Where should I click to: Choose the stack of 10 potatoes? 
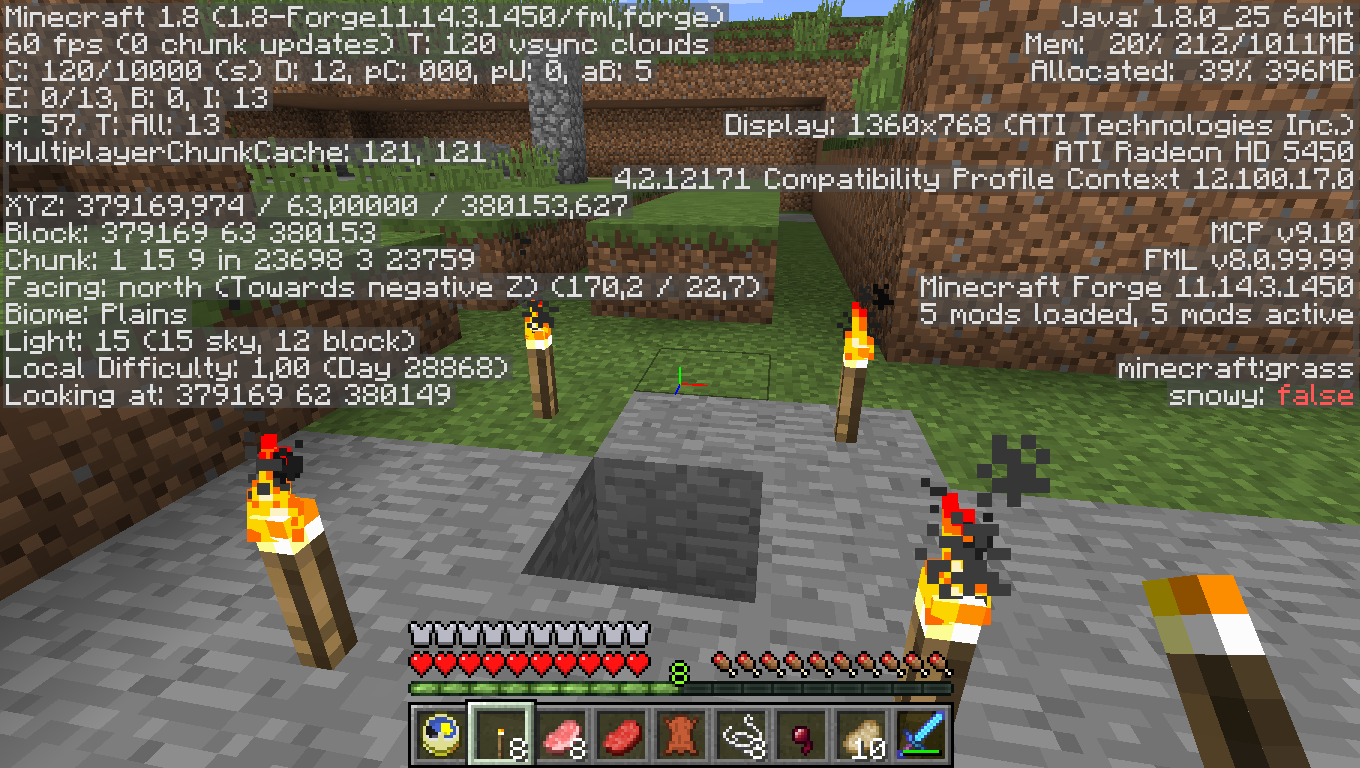(862, 734)
